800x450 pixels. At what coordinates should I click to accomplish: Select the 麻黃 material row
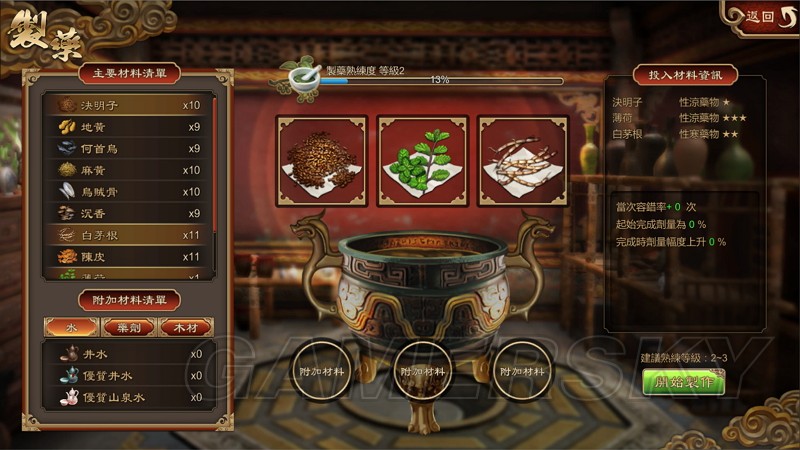click(x=128, y=170)
